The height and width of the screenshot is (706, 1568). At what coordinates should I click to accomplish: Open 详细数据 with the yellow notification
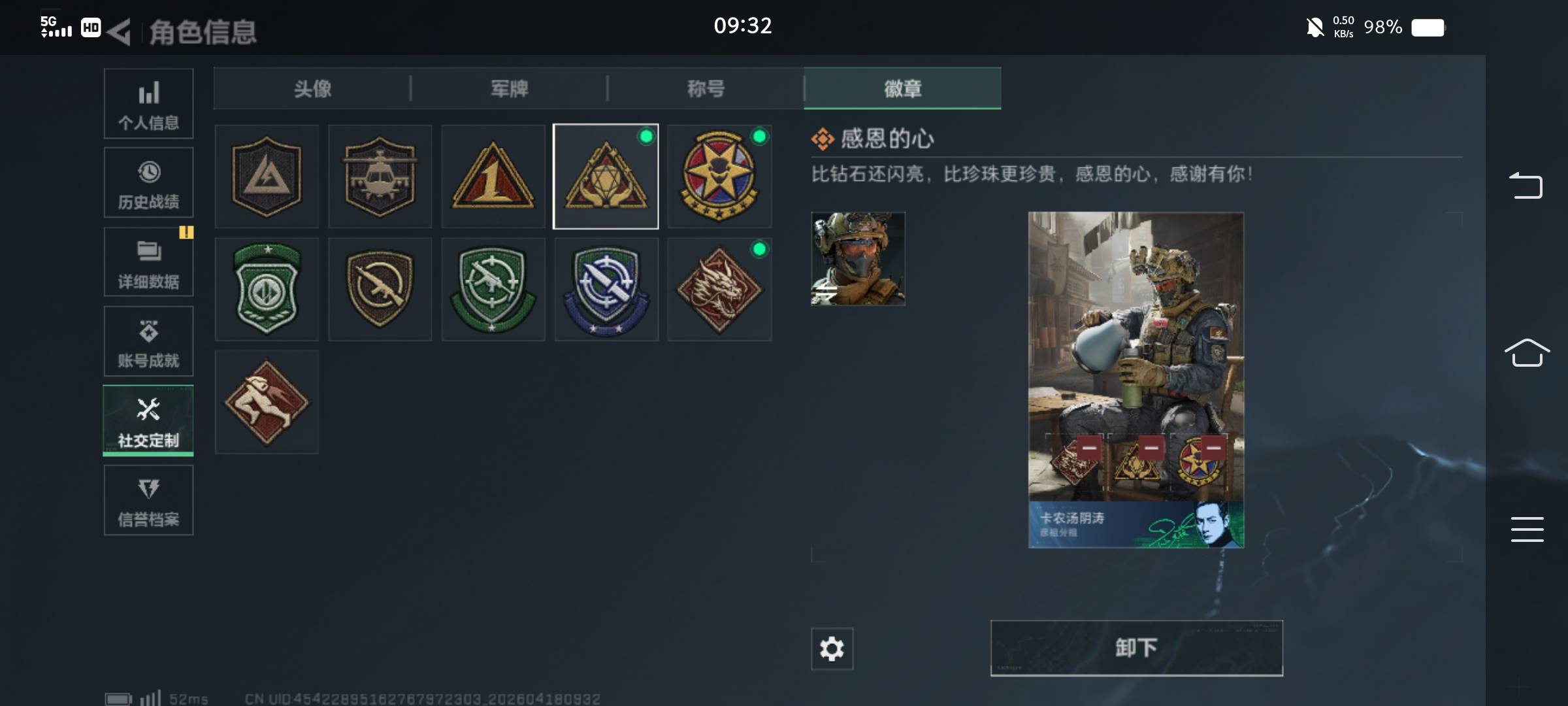pos(148,261)
